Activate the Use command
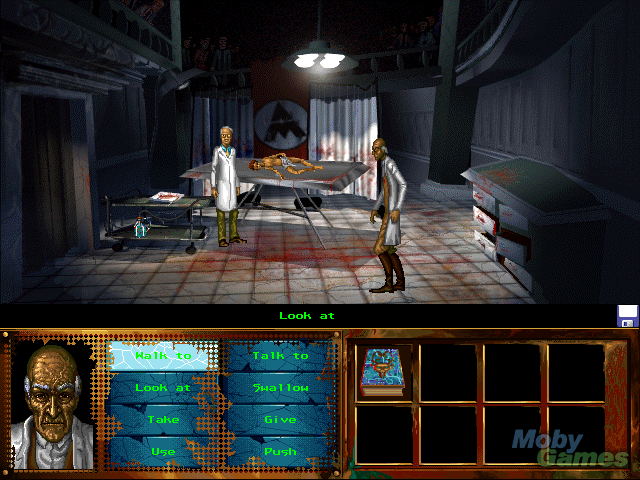This screenshot has width=640, height=480. tap(163, 451)
